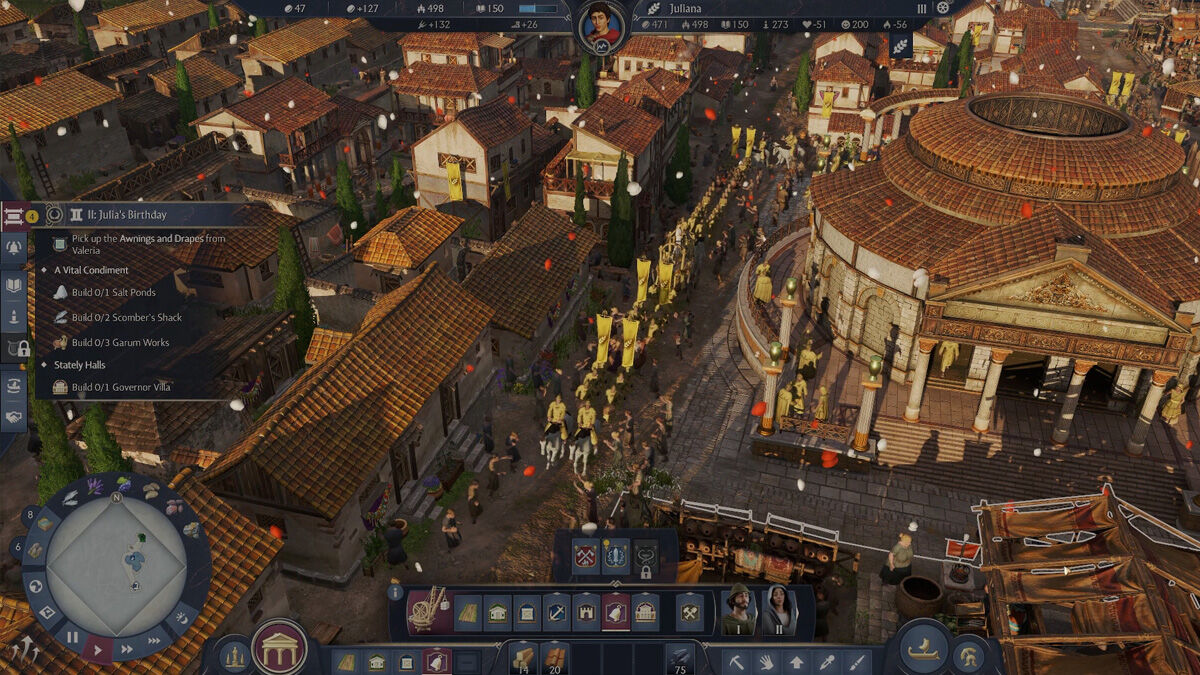Choose the pickaxe tool
1200x675 pixels.
(x=735, y=661)
